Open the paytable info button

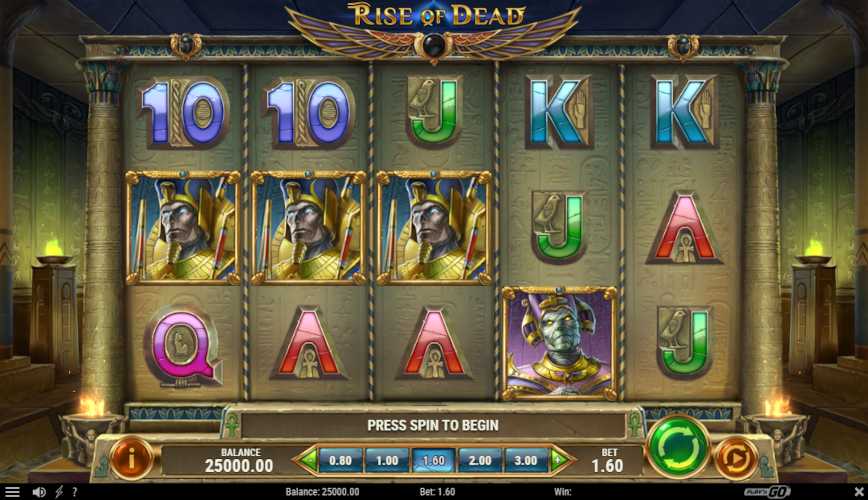pyautogui.click(x=132, y=457)
